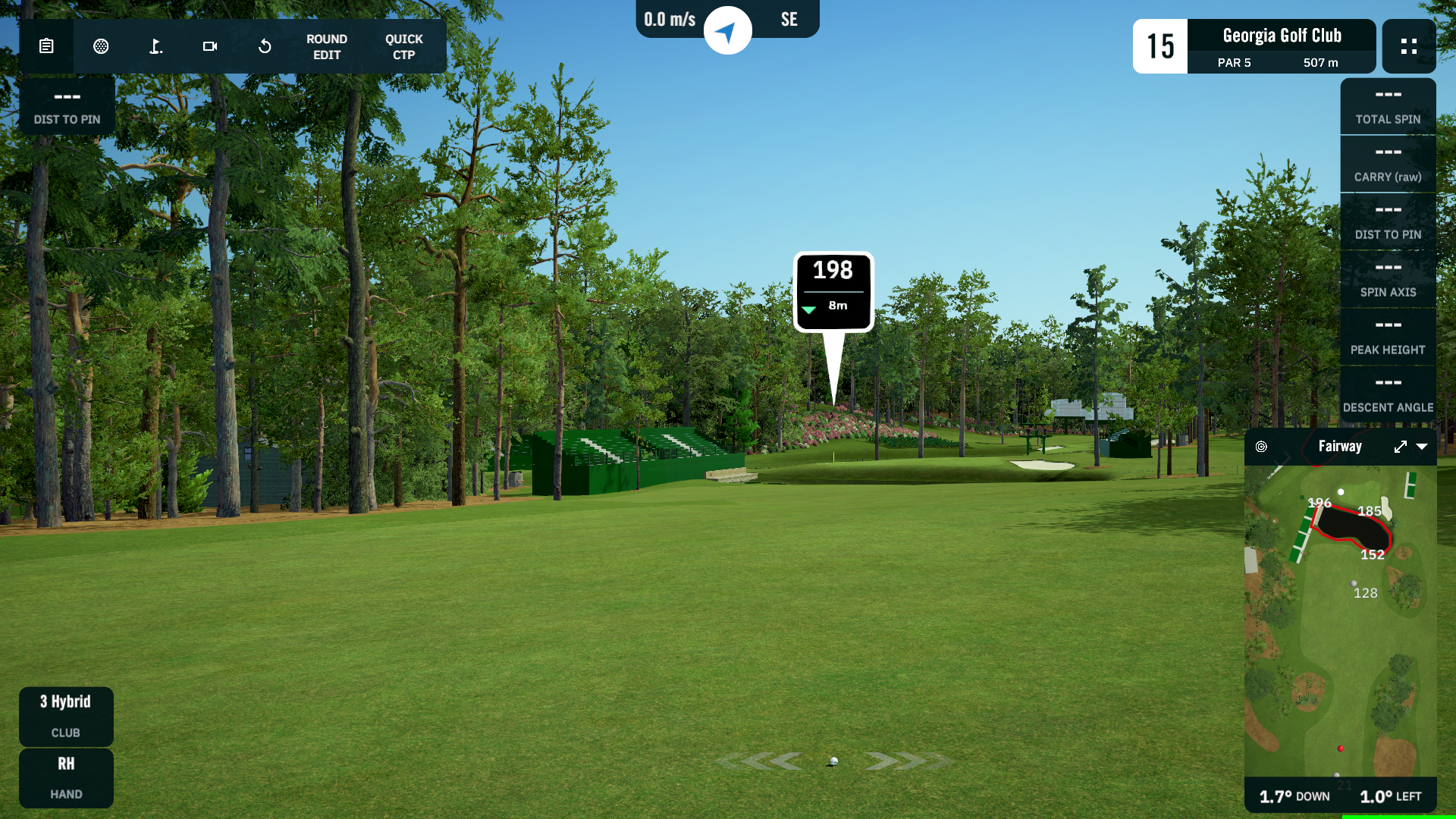Open the camera view option

click(210, 46)
